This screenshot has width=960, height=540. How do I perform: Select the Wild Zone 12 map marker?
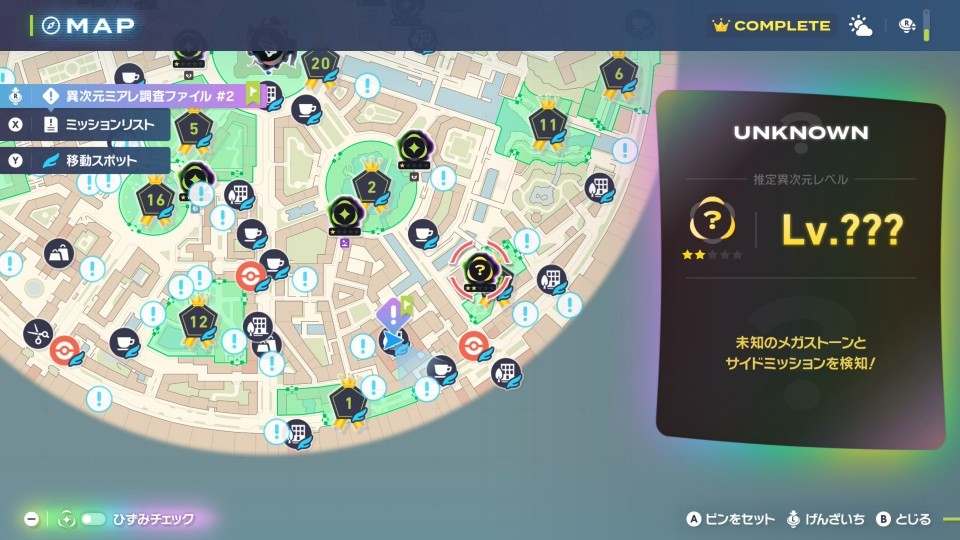[x=198, y=322]
